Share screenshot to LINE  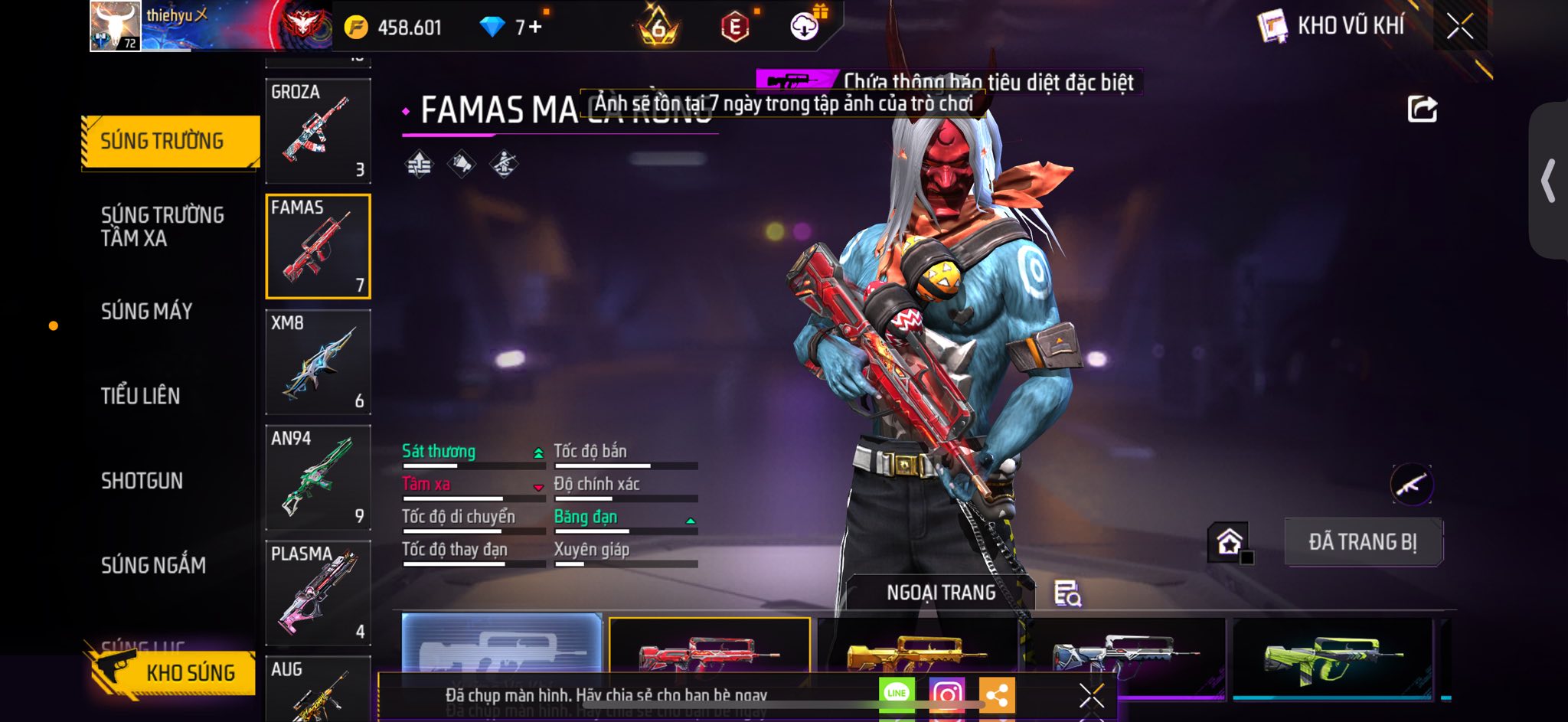coord(897,694)
